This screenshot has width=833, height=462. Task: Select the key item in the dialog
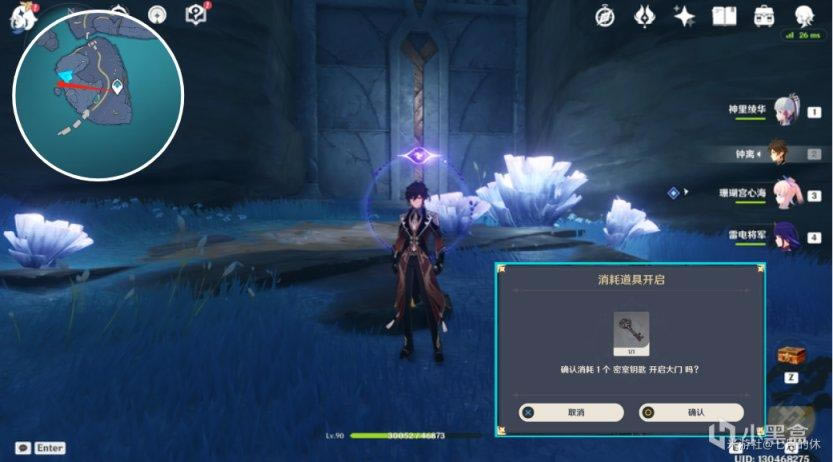point(631,330)
